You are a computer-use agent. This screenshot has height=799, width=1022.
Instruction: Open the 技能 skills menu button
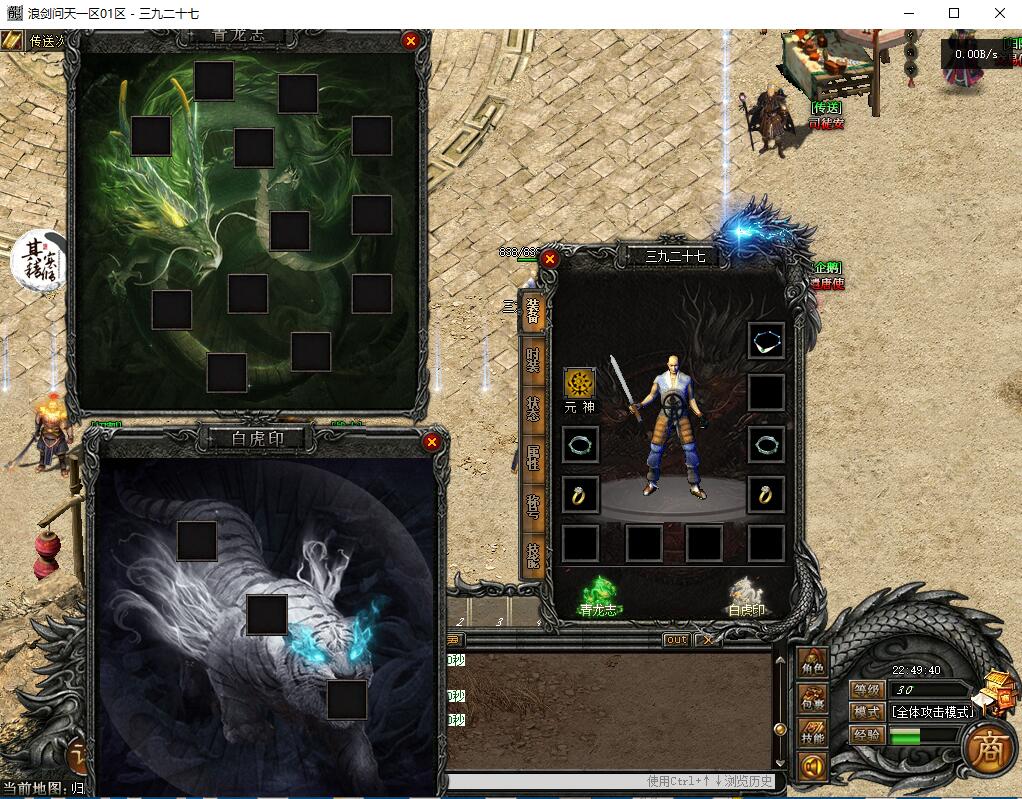(x=812, y=735)
